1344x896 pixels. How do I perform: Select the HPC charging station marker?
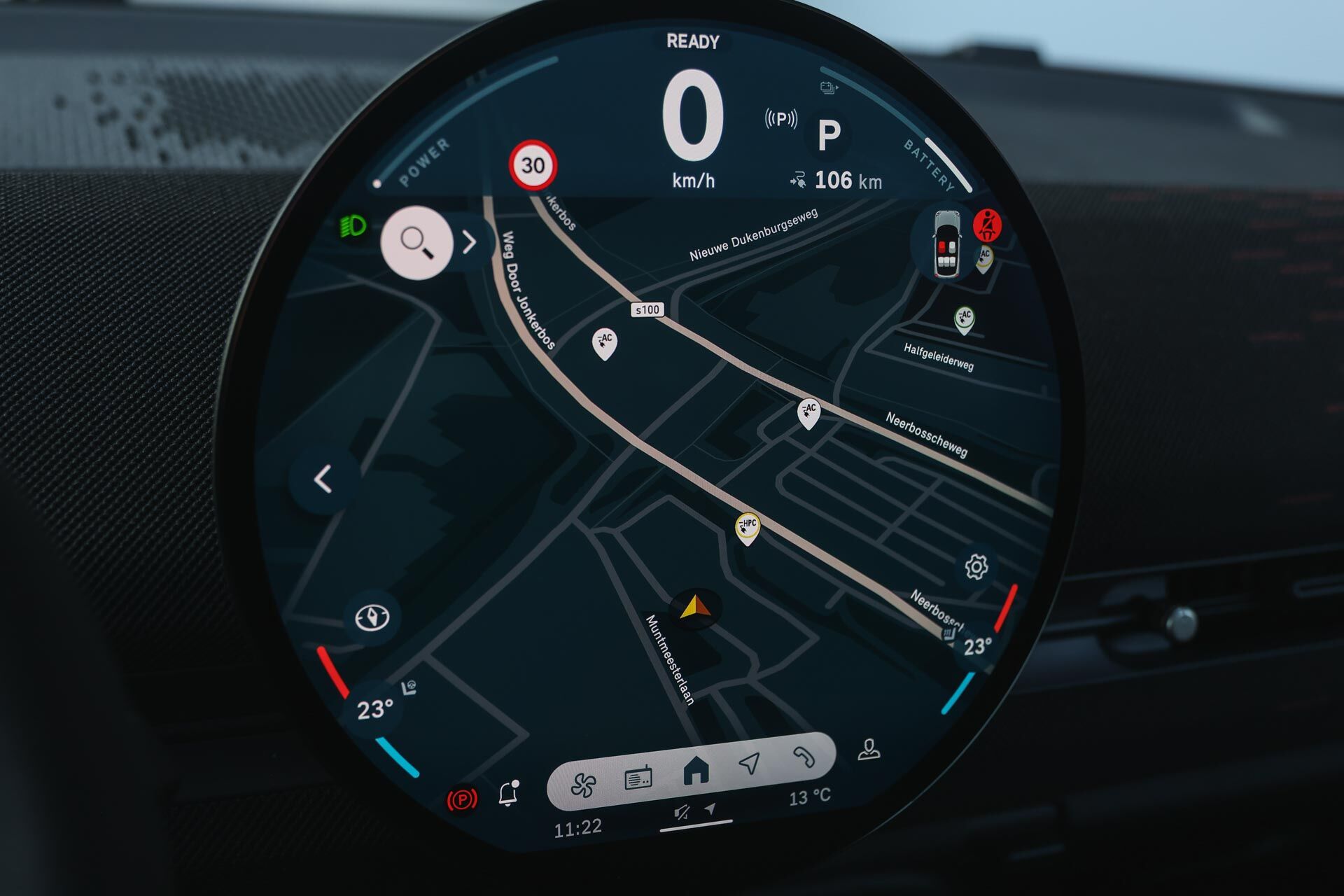point(748,527)
